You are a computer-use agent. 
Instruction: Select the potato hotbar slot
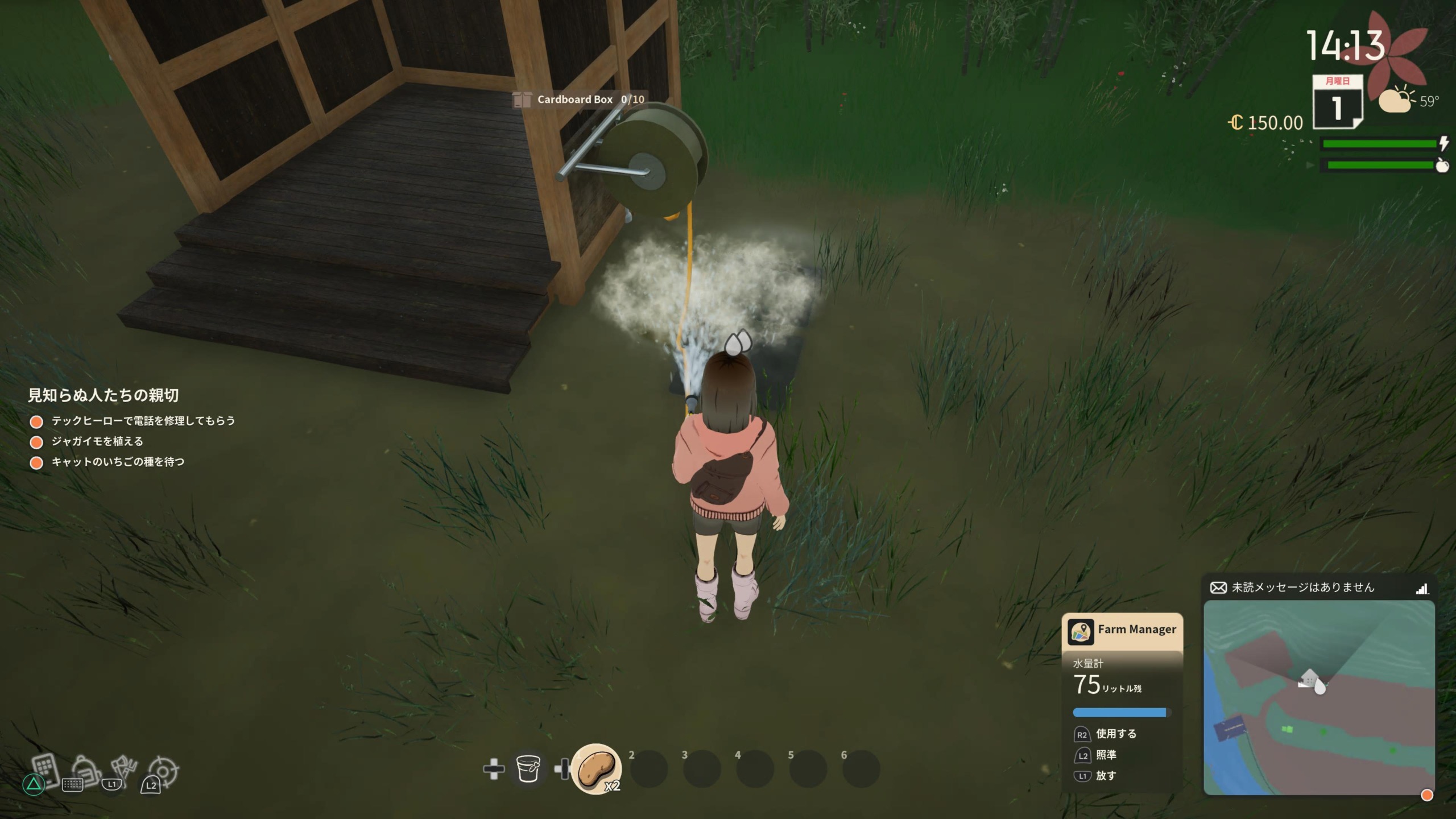click(596, 768)
